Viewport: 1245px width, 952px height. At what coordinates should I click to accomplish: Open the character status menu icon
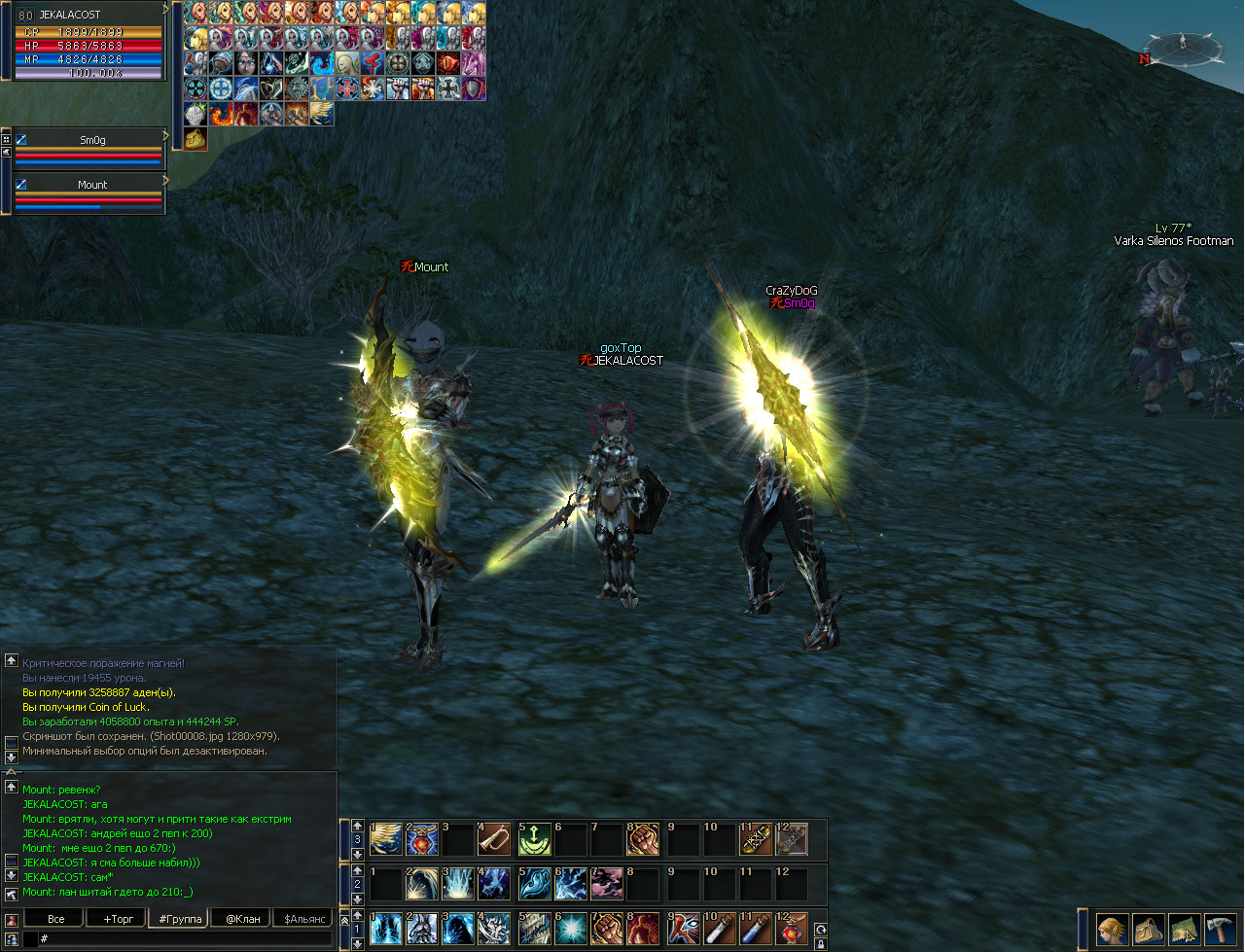click(1112, 930)
